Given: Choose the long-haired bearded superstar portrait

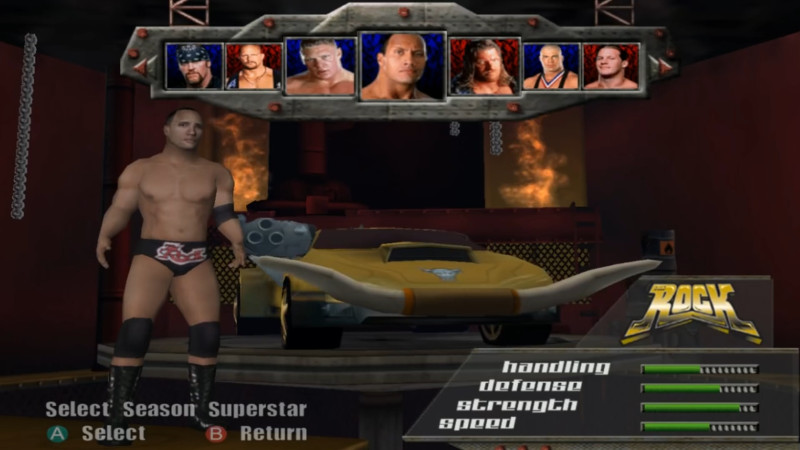Looking at the screenshot, I should (x=484, y=67).
